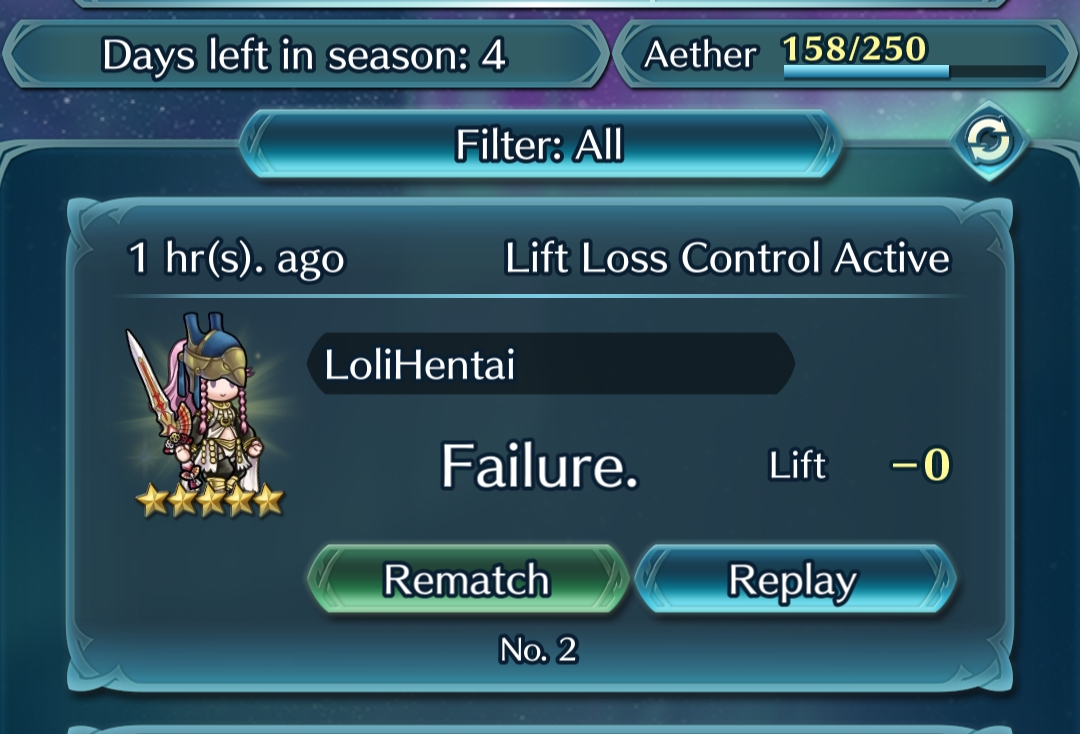Click the circular refresh arrows icon
This screenshot has height=734, width=1080.
tap(989, 143)
